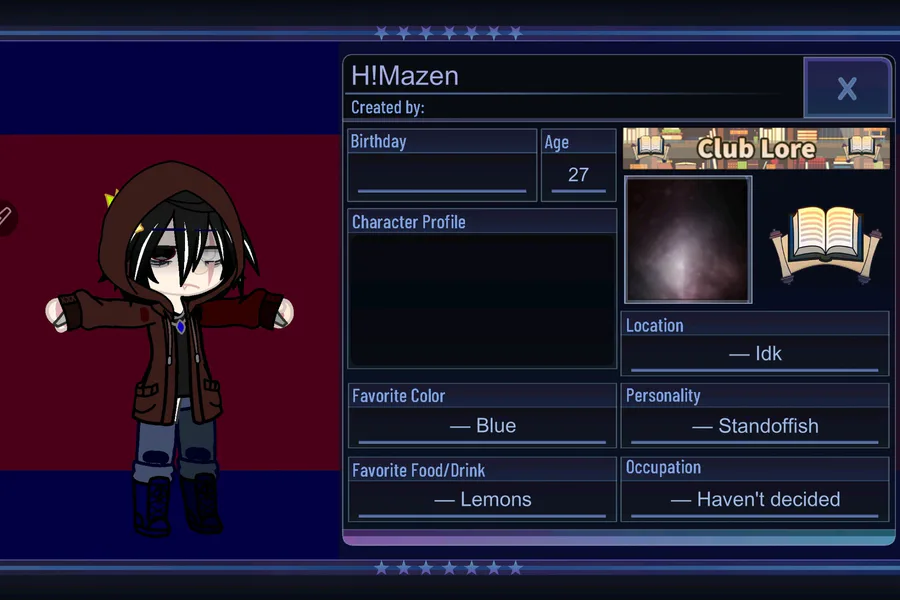
Task: Open the Club Lore banner
Action: [756, 148]
